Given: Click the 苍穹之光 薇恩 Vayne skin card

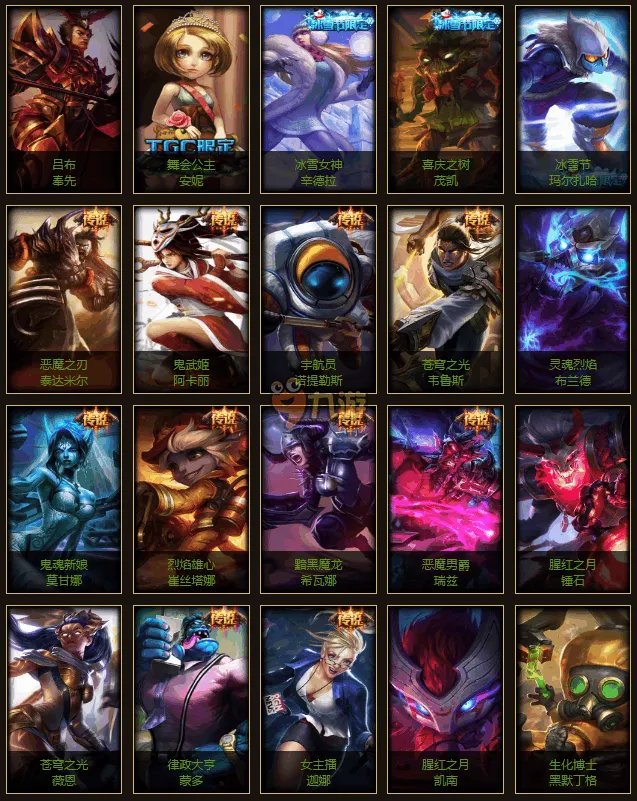Looking at the screenshot, I should pyautogui.click(x=64, y=698).
